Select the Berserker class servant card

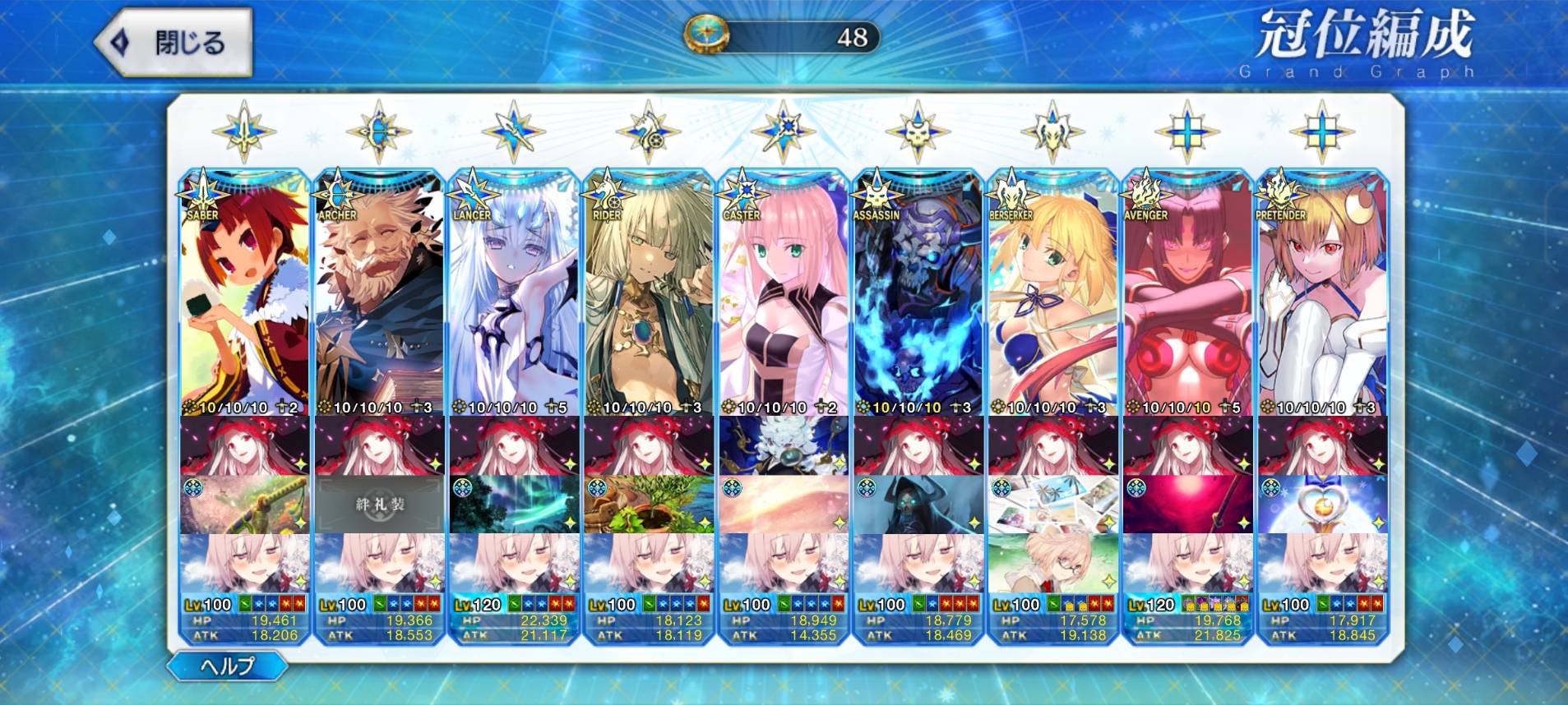click(1054, 296)
